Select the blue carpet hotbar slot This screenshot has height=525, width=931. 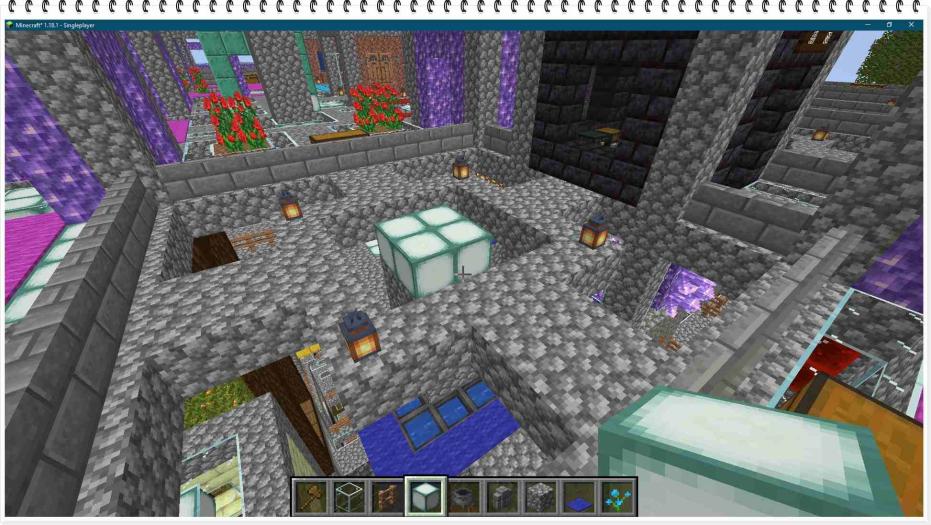pos(577,496)
